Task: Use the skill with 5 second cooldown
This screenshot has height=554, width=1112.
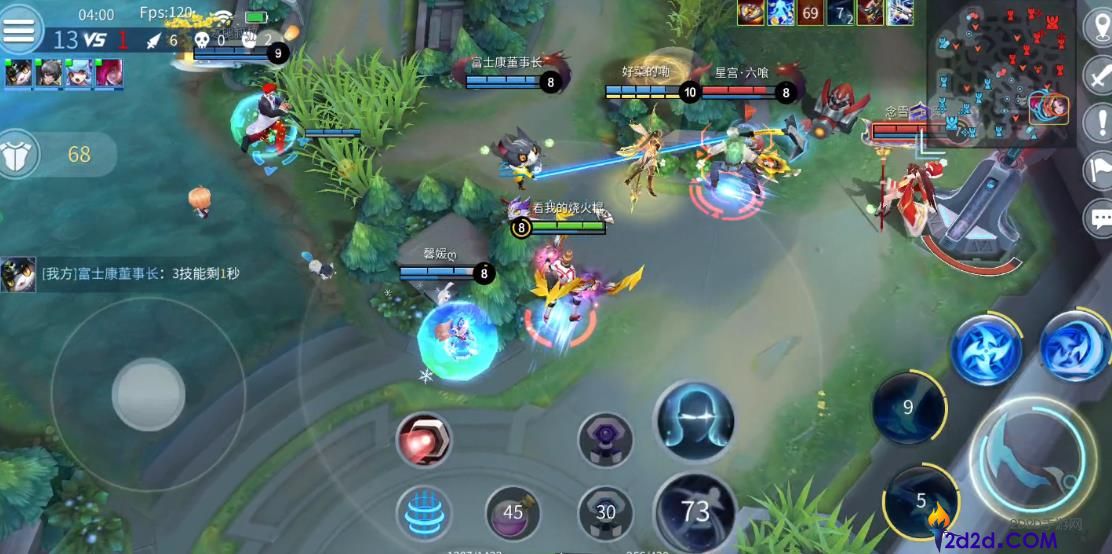Action: point(920,500)
